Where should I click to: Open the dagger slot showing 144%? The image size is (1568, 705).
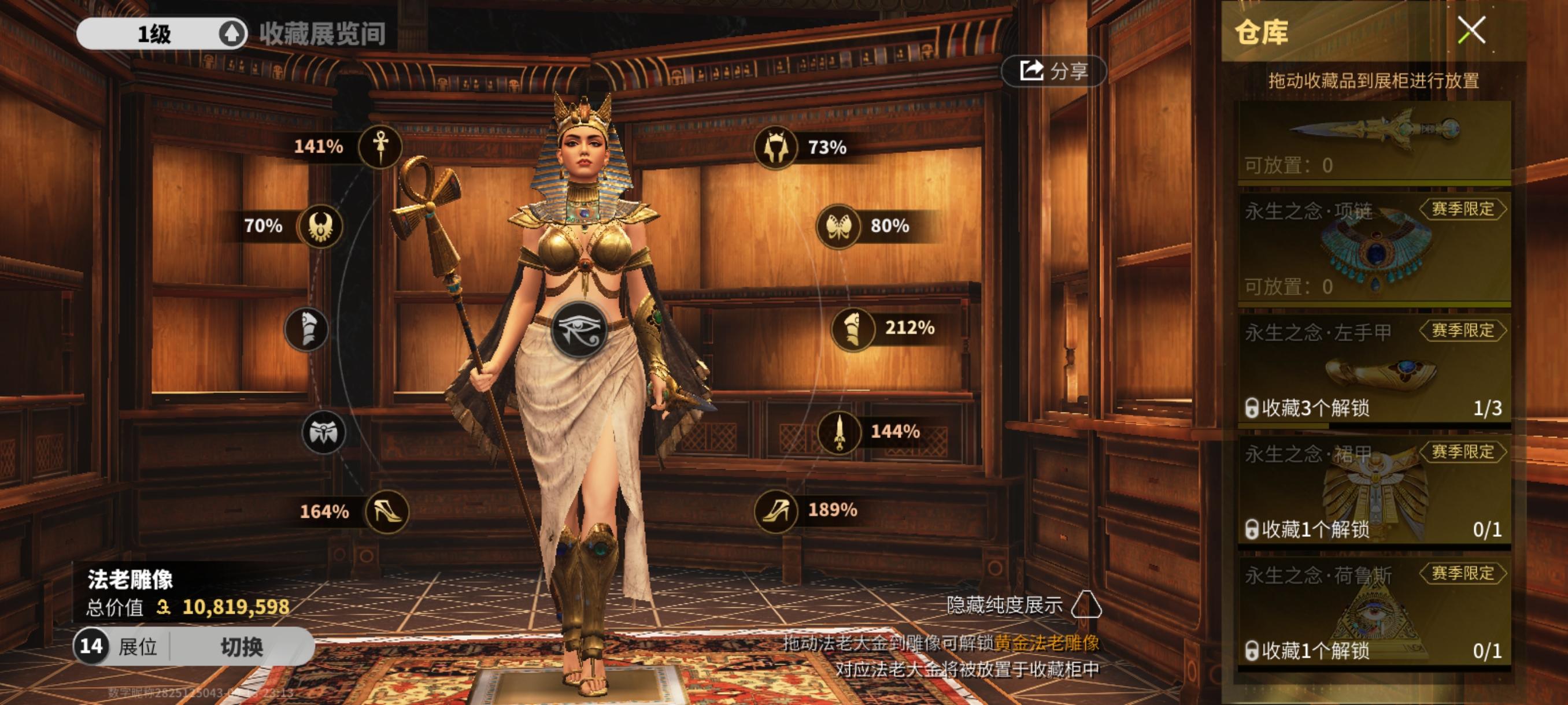(840, 432)
